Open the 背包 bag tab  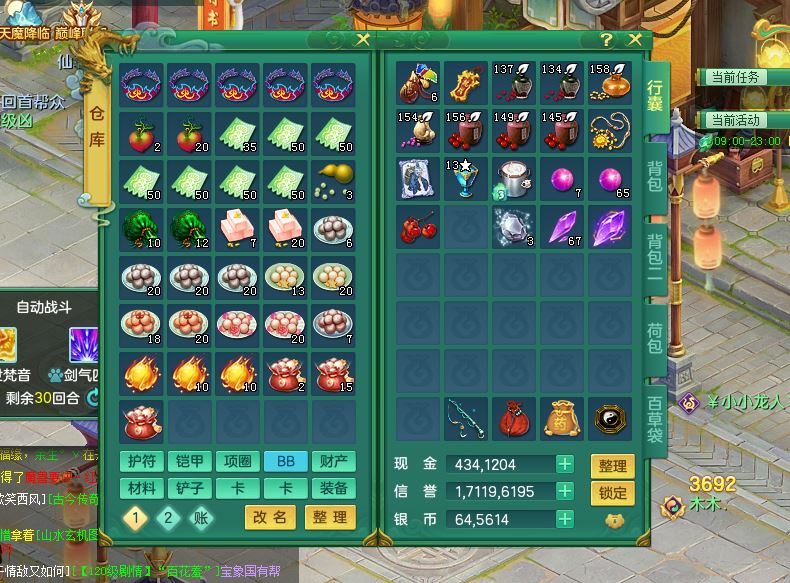pos(656,176)
